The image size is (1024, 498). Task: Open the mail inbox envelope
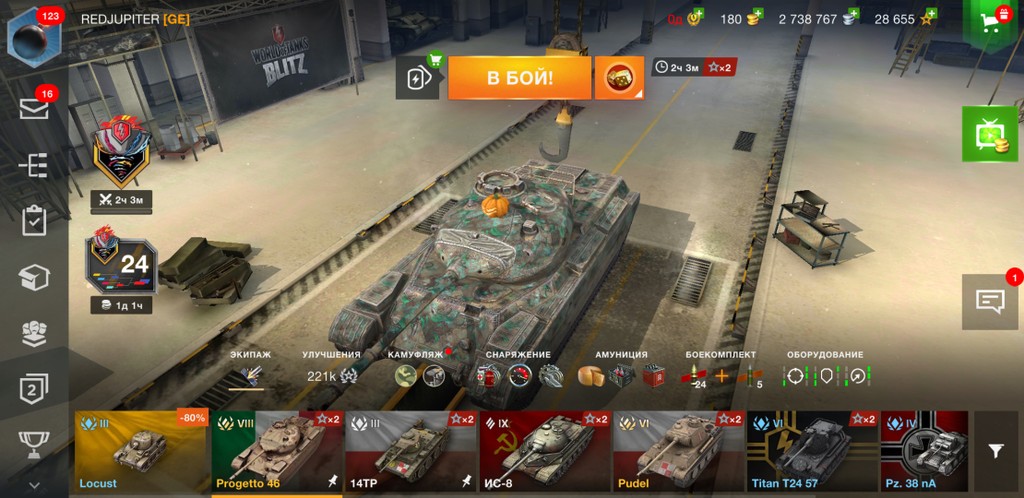click(34, 108)
